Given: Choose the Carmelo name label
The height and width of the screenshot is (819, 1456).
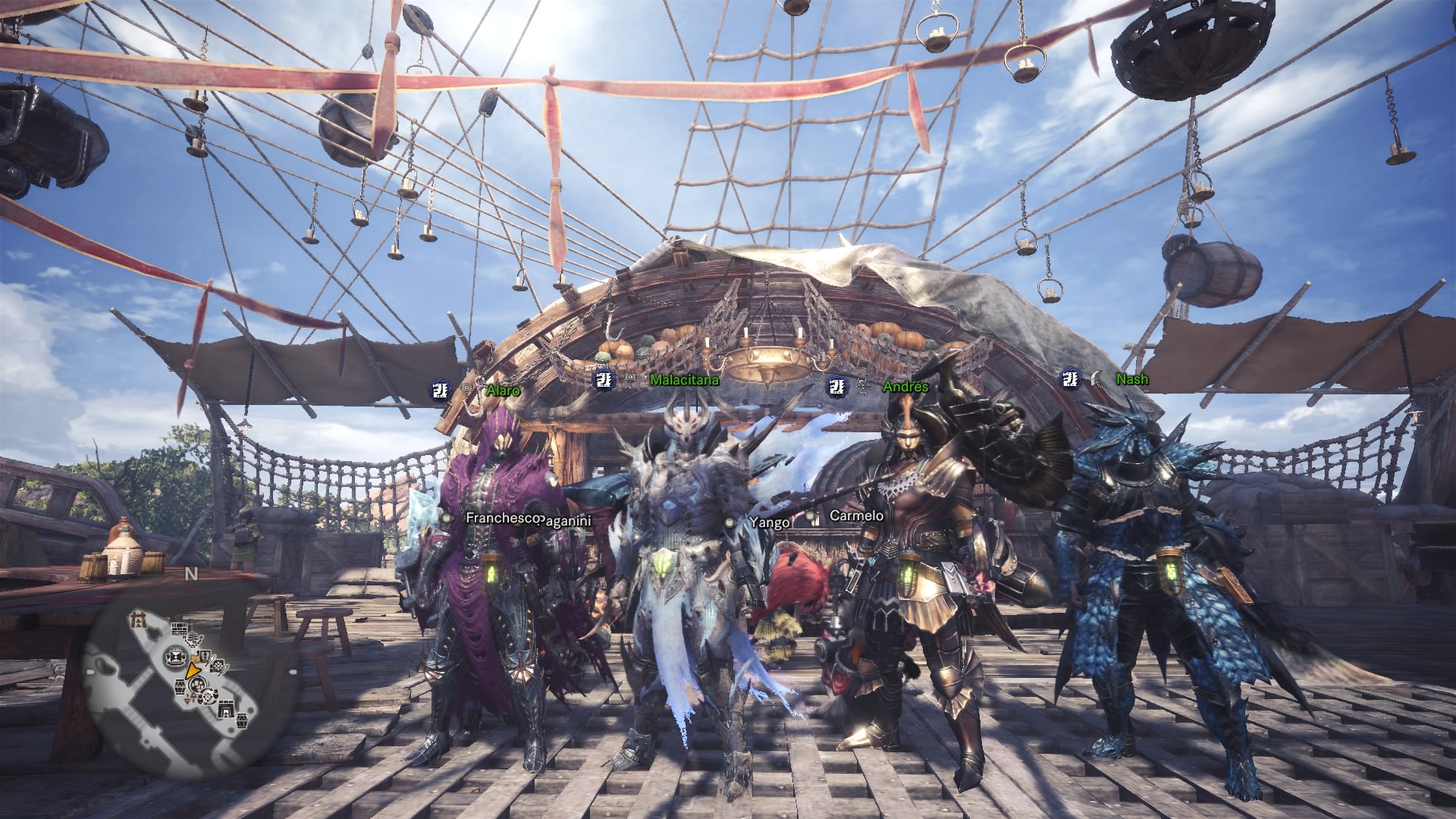Looking at the screenshot, I should [856, 516].
